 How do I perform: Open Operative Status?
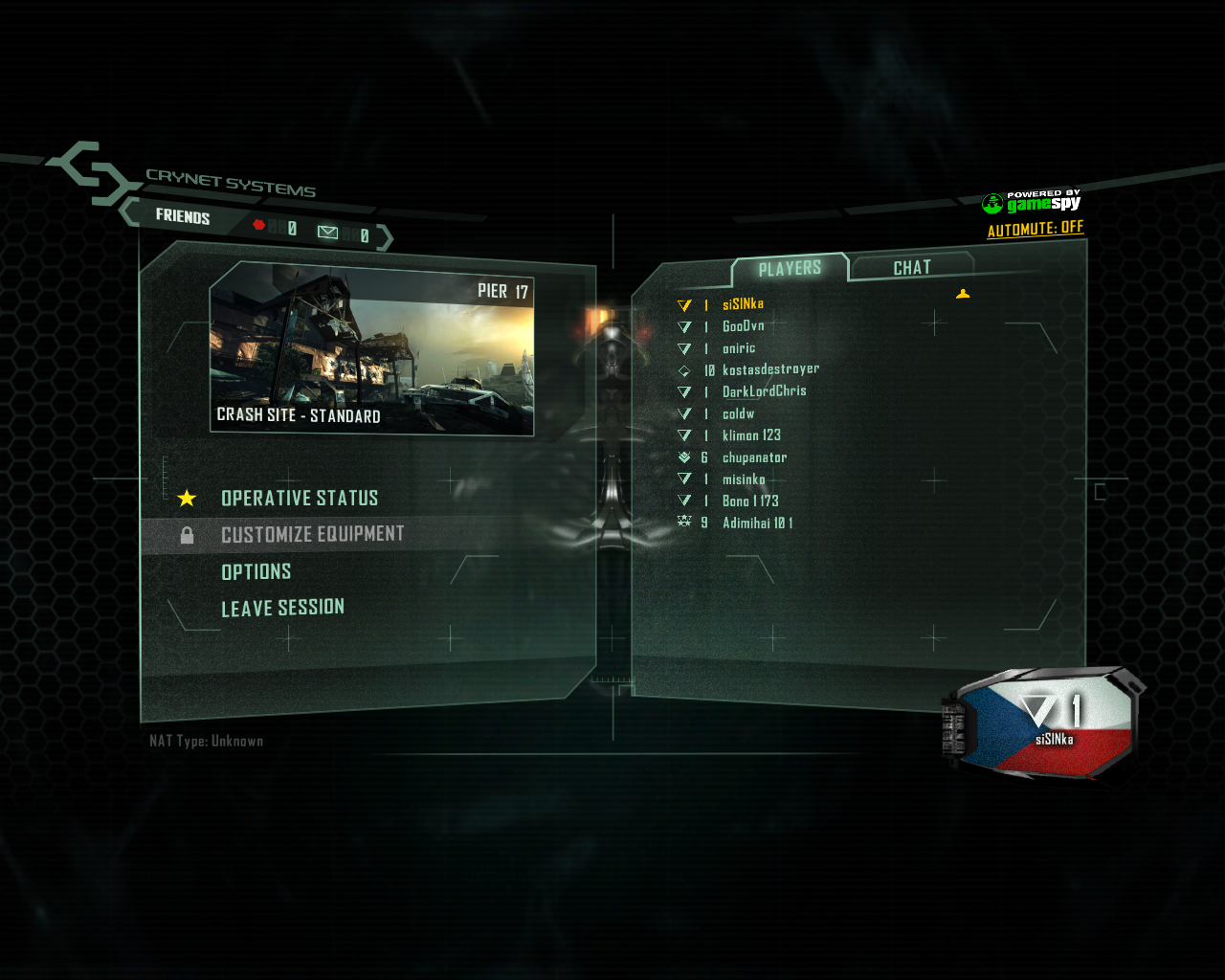[x=300, y=499]
